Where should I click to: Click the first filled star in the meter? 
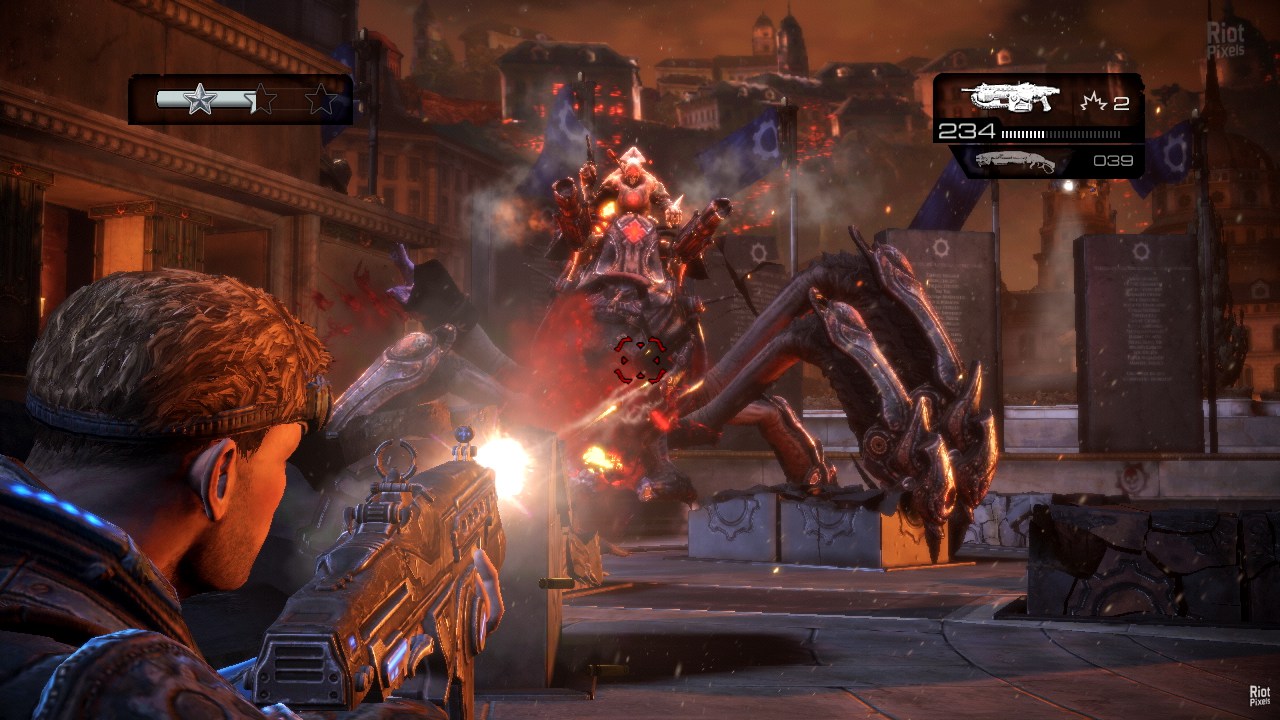(199, 99)
